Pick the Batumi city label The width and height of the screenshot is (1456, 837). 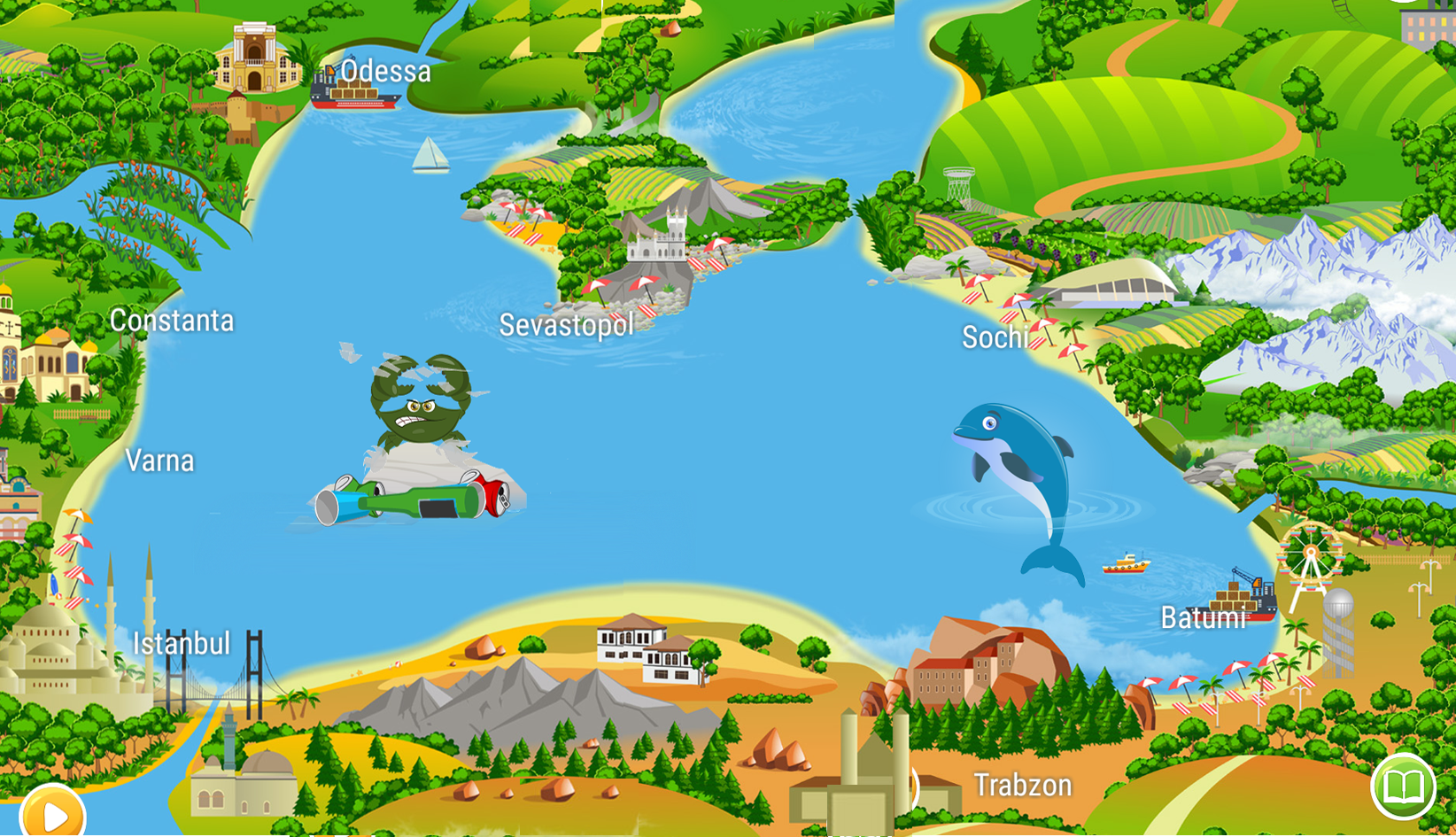point(1203,617)
